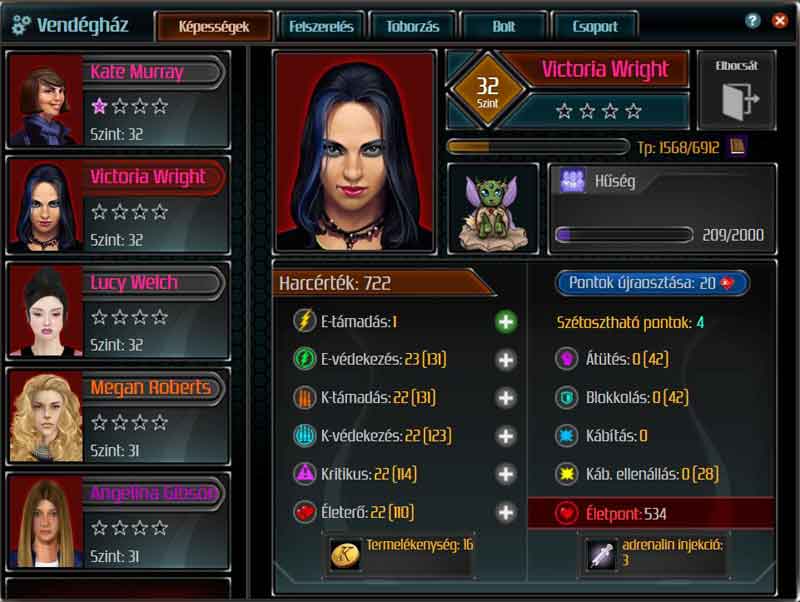The width and height of the screenshot is (800, 602).
Task: Open the book icon beside the Tp bar
Action: click(x=737, y=148)
